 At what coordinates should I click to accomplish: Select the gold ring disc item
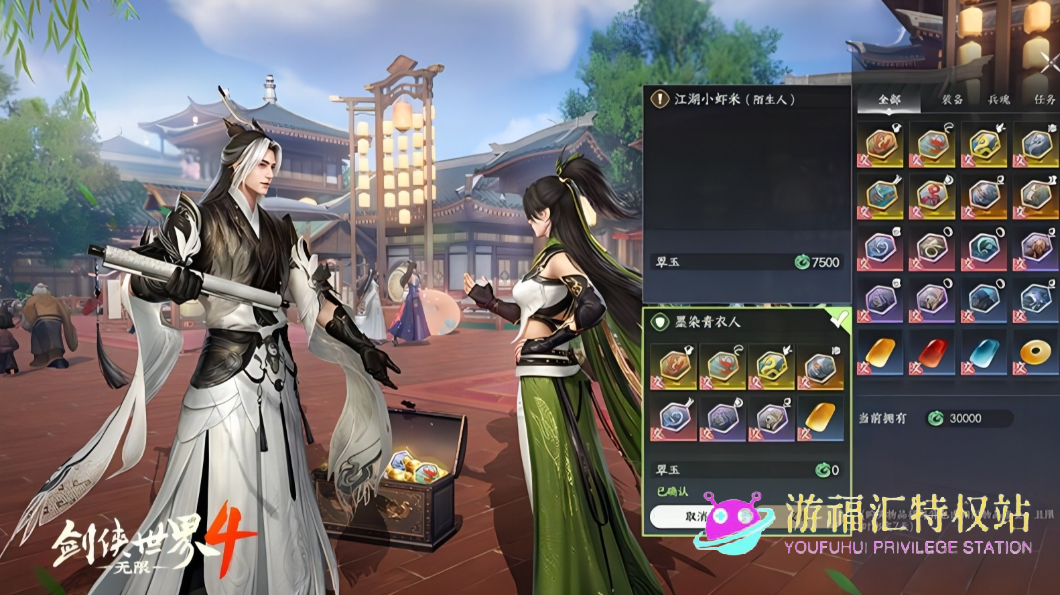coord(1034,352)
